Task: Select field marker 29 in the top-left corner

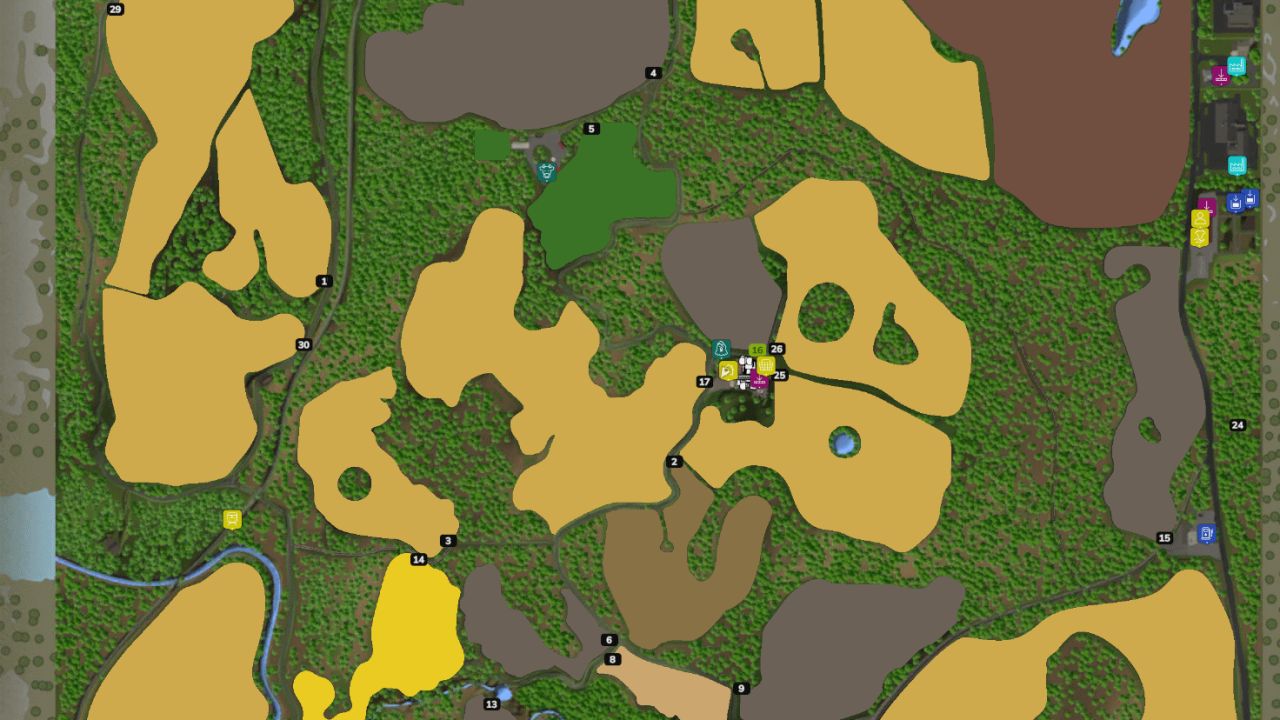Action: pos(115,10)
